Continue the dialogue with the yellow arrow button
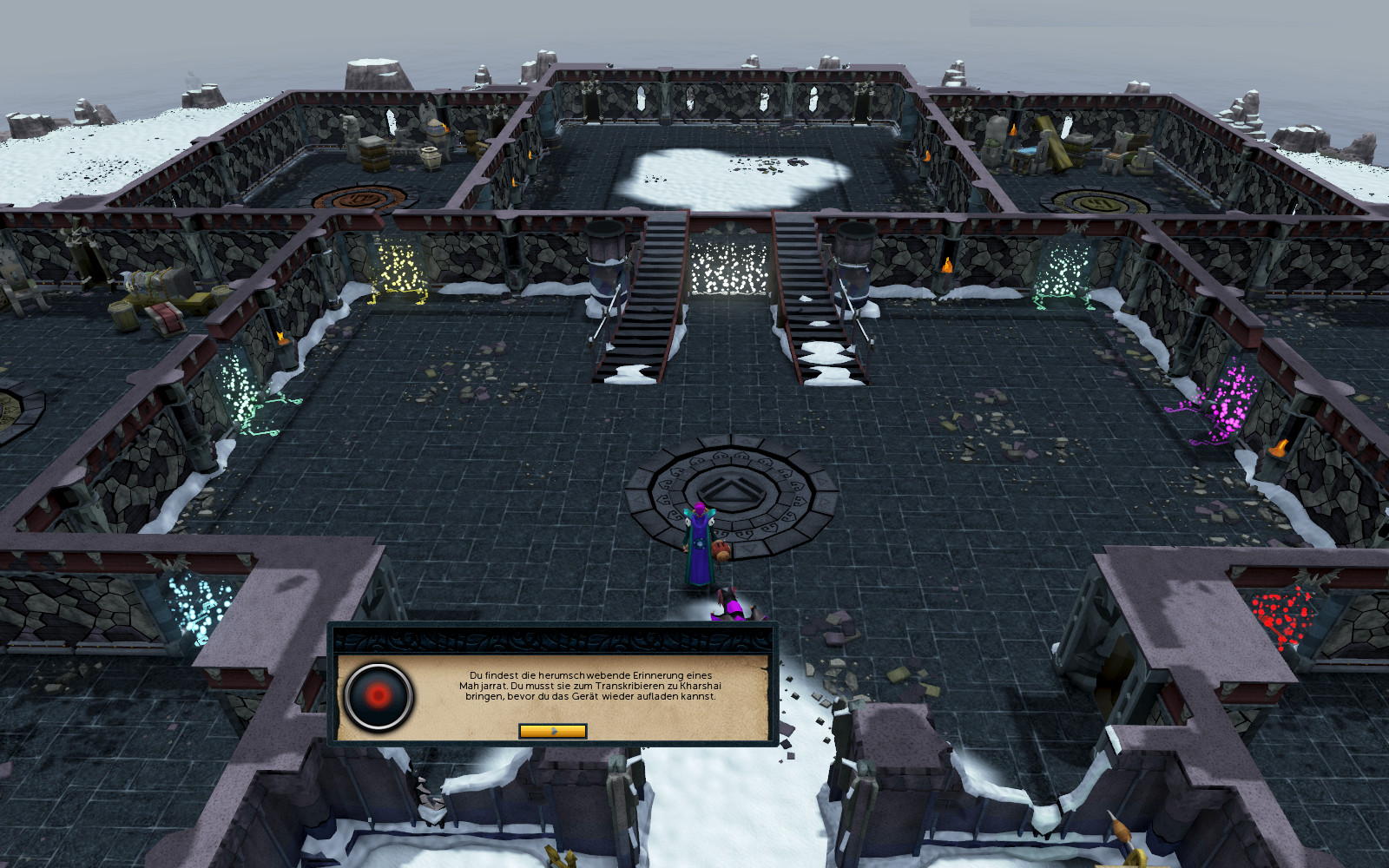 [x=552, y=731]
